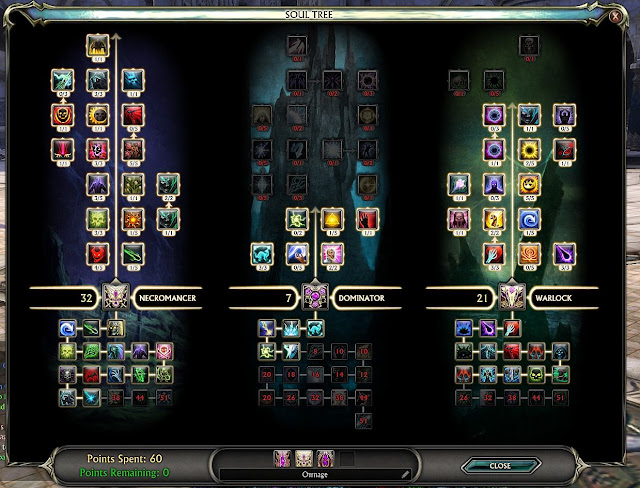Select the green skull Warlock root ability

point(539,374)
